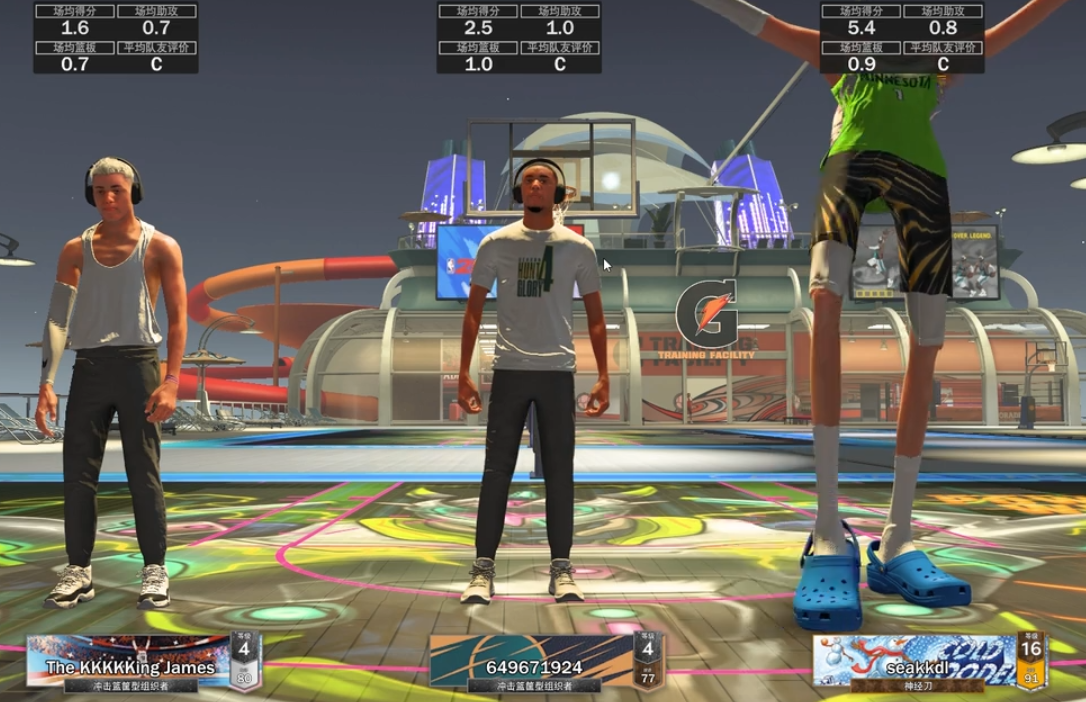Screen dimensions: 1086x702
Task: Select The KKKKKing James player banner
Action: click(130, 661)
